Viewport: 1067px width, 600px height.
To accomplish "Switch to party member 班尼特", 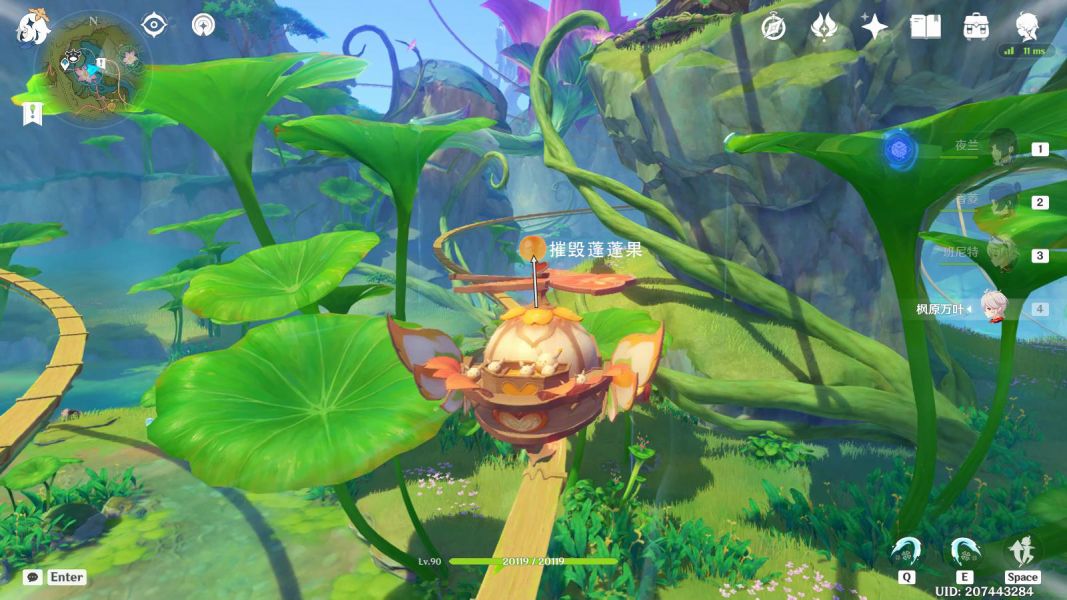I will pos(1001,254).
